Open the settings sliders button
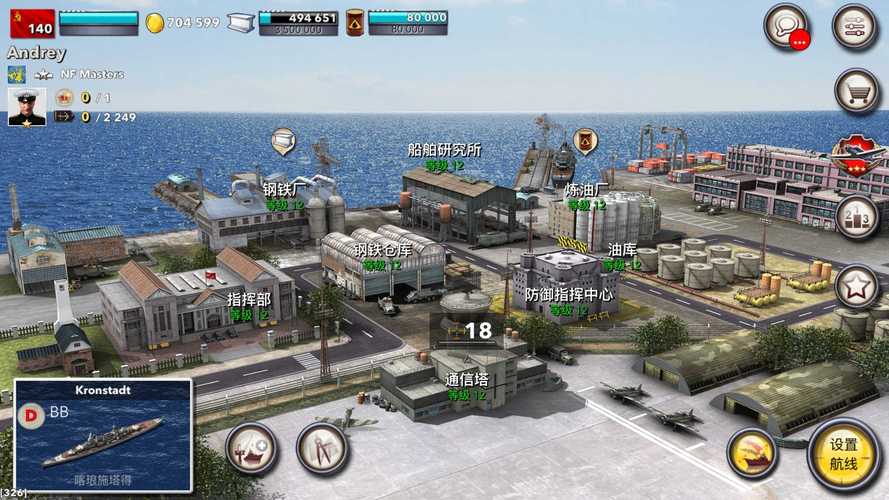 [855, 26]
